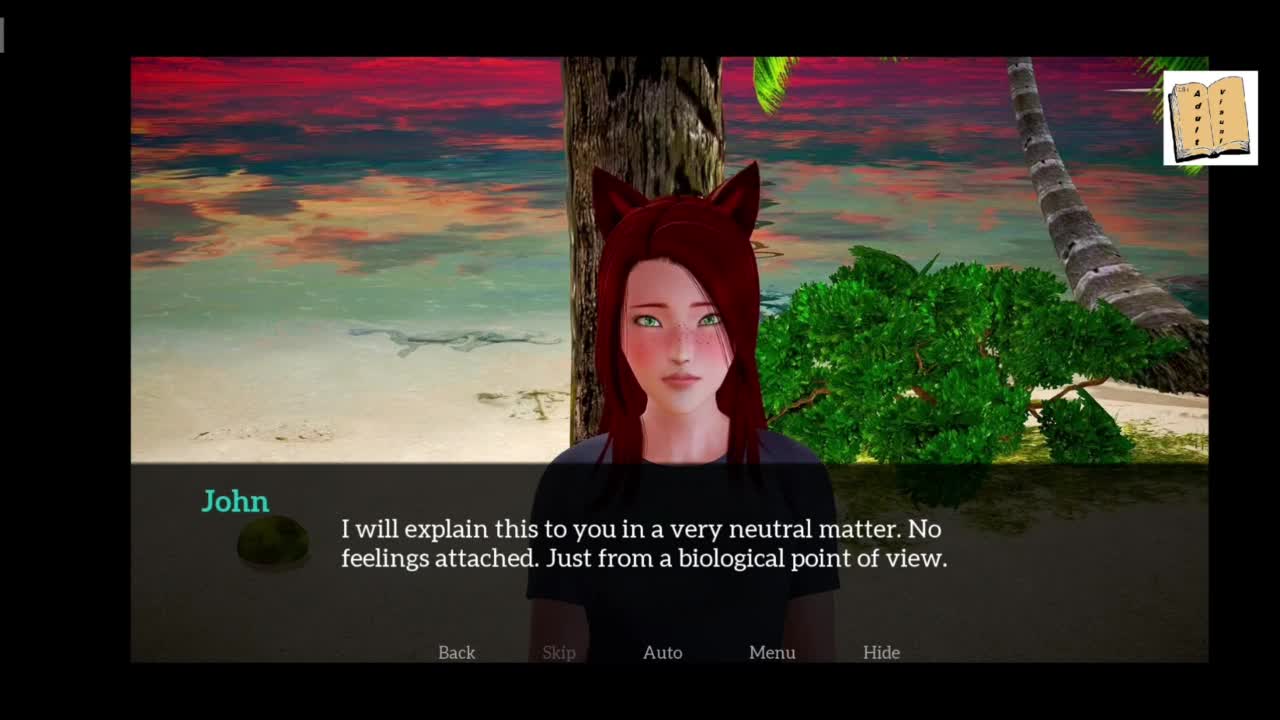Enable Auto dialogue advance
The image size is (1280, 720).
(x=662, y=652)
